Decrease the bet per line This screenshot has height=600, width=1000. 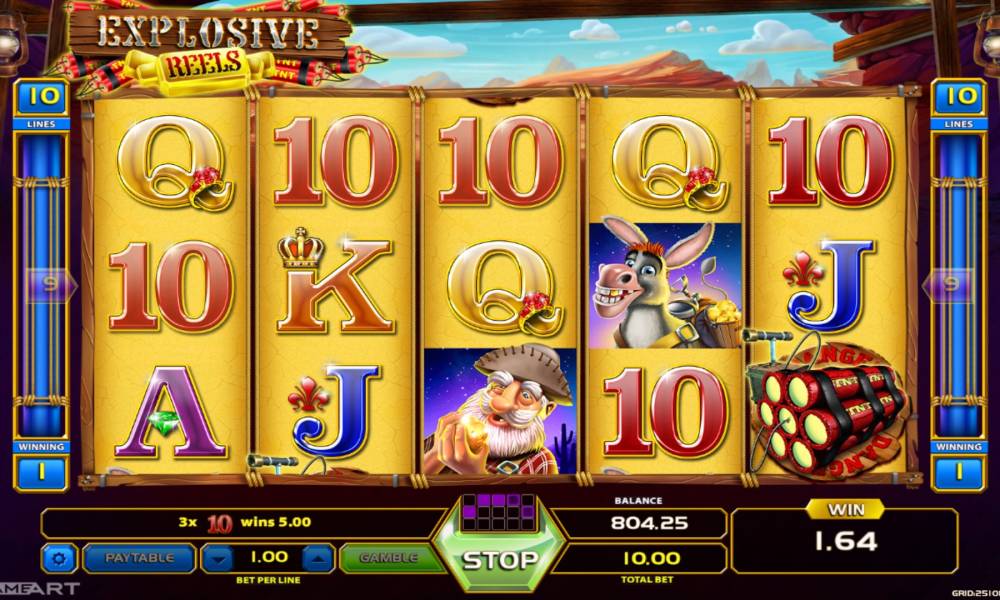point(218,558)
